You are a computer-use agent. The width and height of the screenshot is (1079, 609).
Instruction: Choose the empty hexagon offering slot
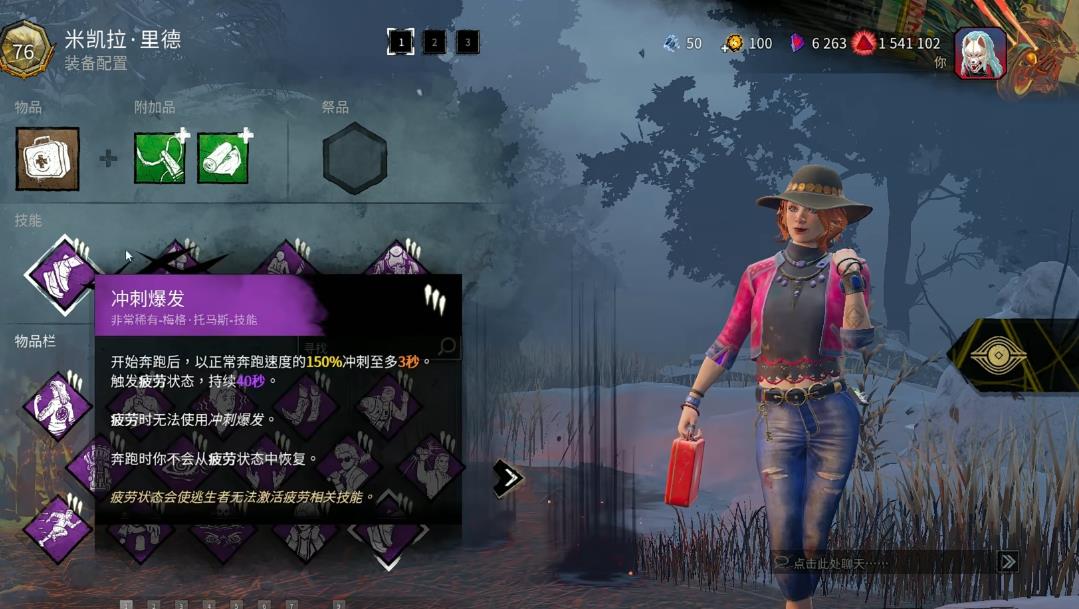[354, 159]
